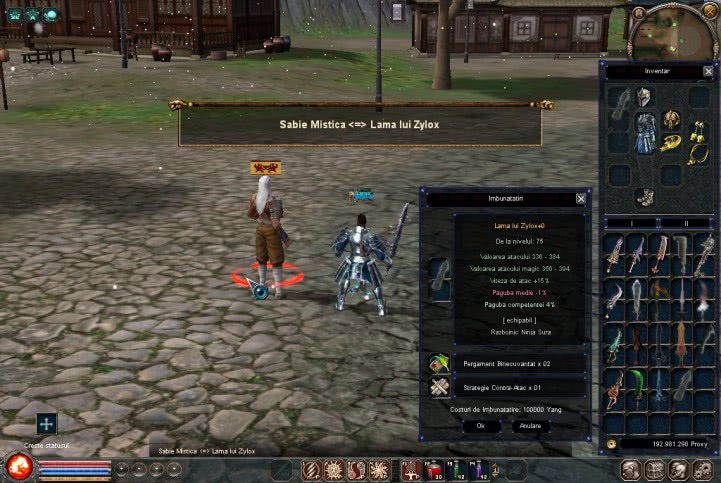Confirm the upgrade with the Ok button

pyautogui.click(x=480, y=425)
